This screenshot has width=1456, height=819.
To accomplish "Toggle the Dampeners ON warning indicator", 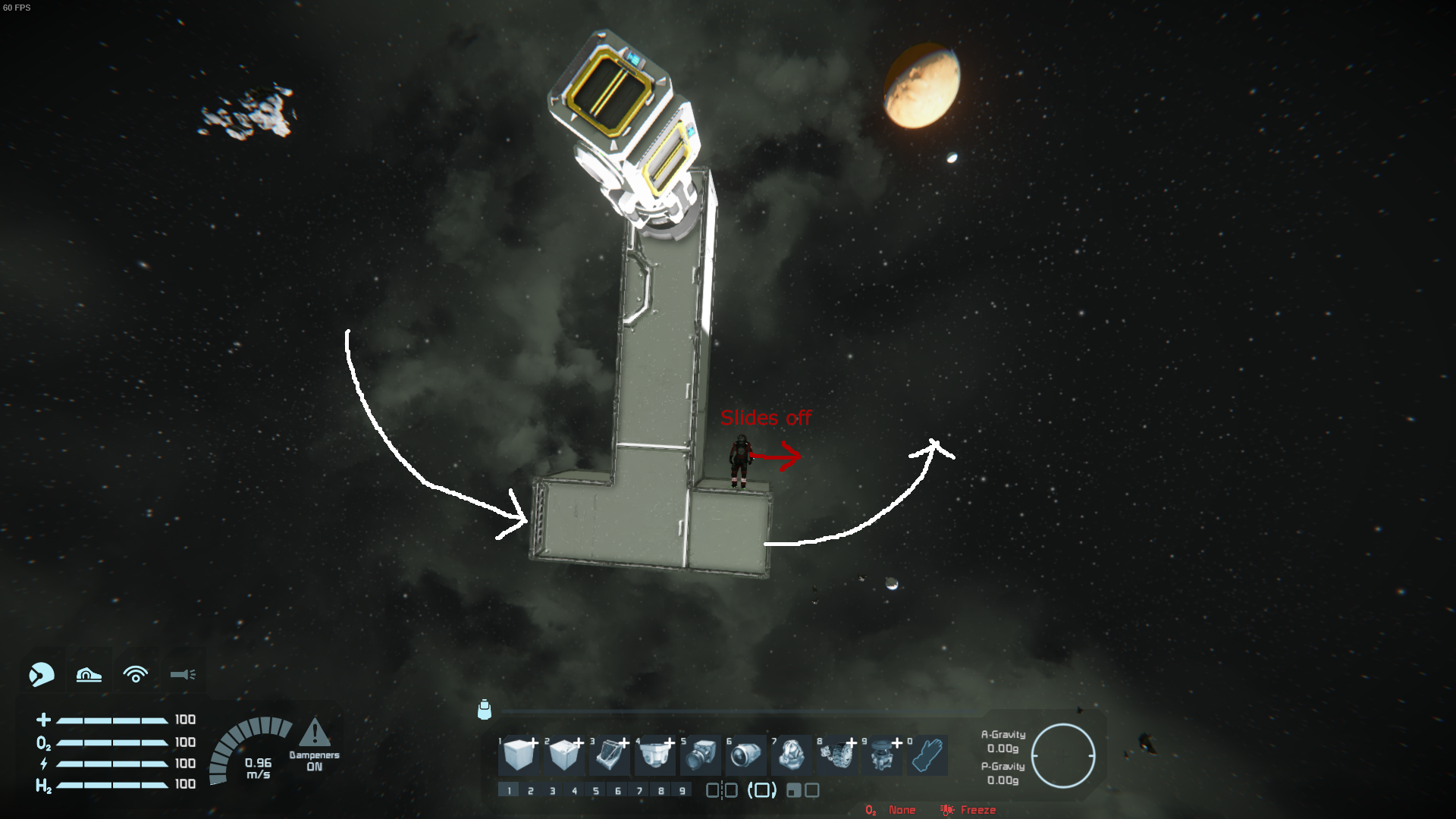I will (314, 733).
